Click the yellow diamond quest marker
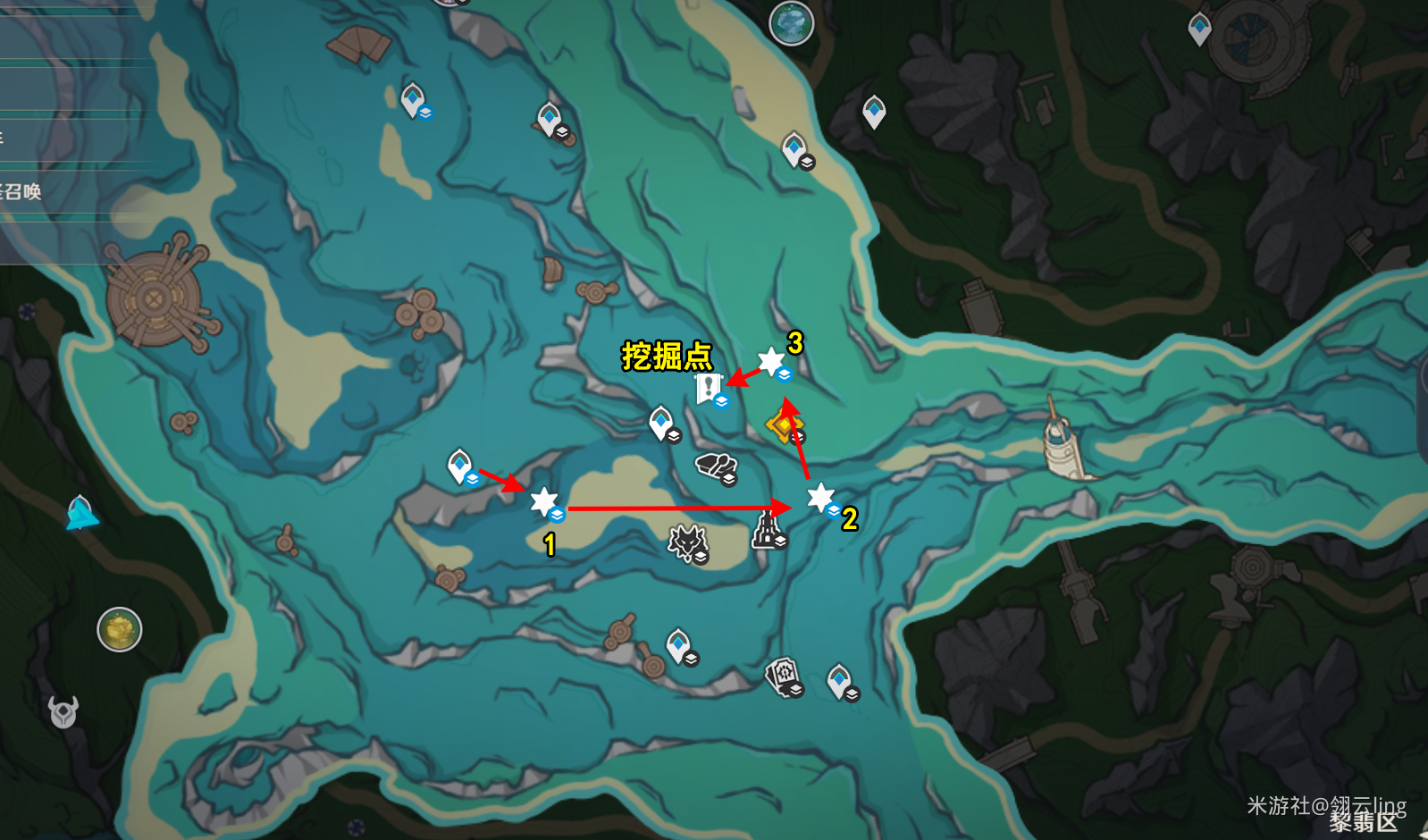 pos(784,426)
